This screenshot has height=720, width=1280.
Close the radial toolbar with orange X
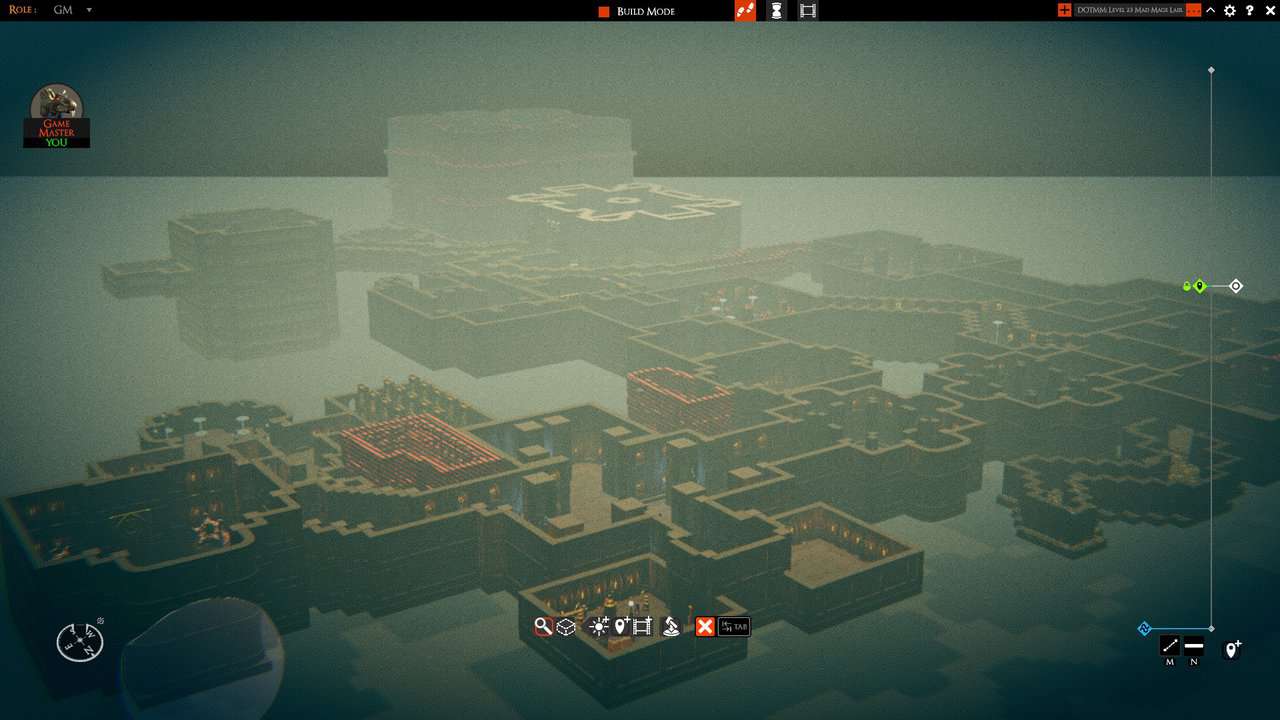[705, 627]
